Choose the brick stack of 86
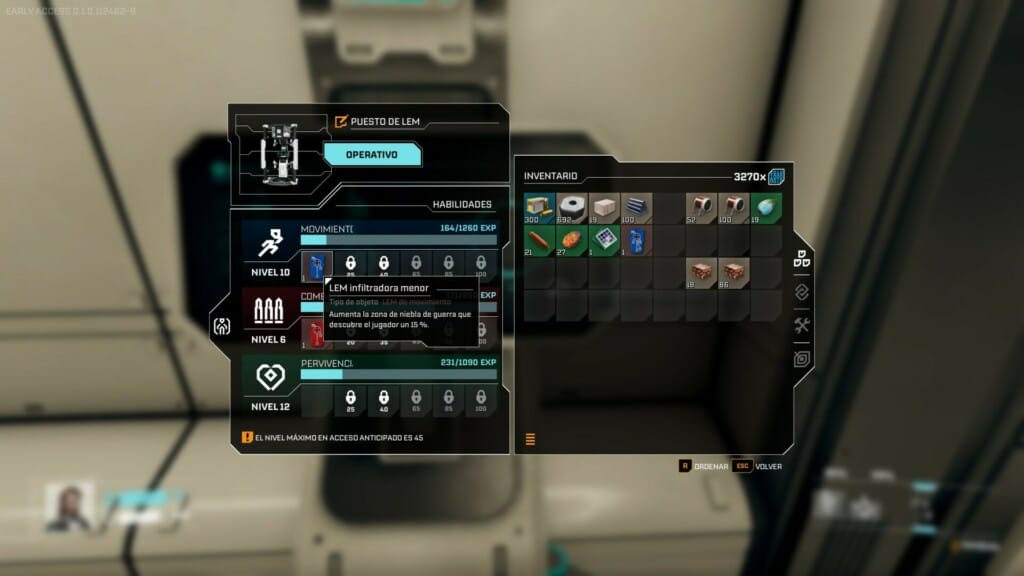The height and width of the screenshot is (576, 1024). tap(733, 273)
